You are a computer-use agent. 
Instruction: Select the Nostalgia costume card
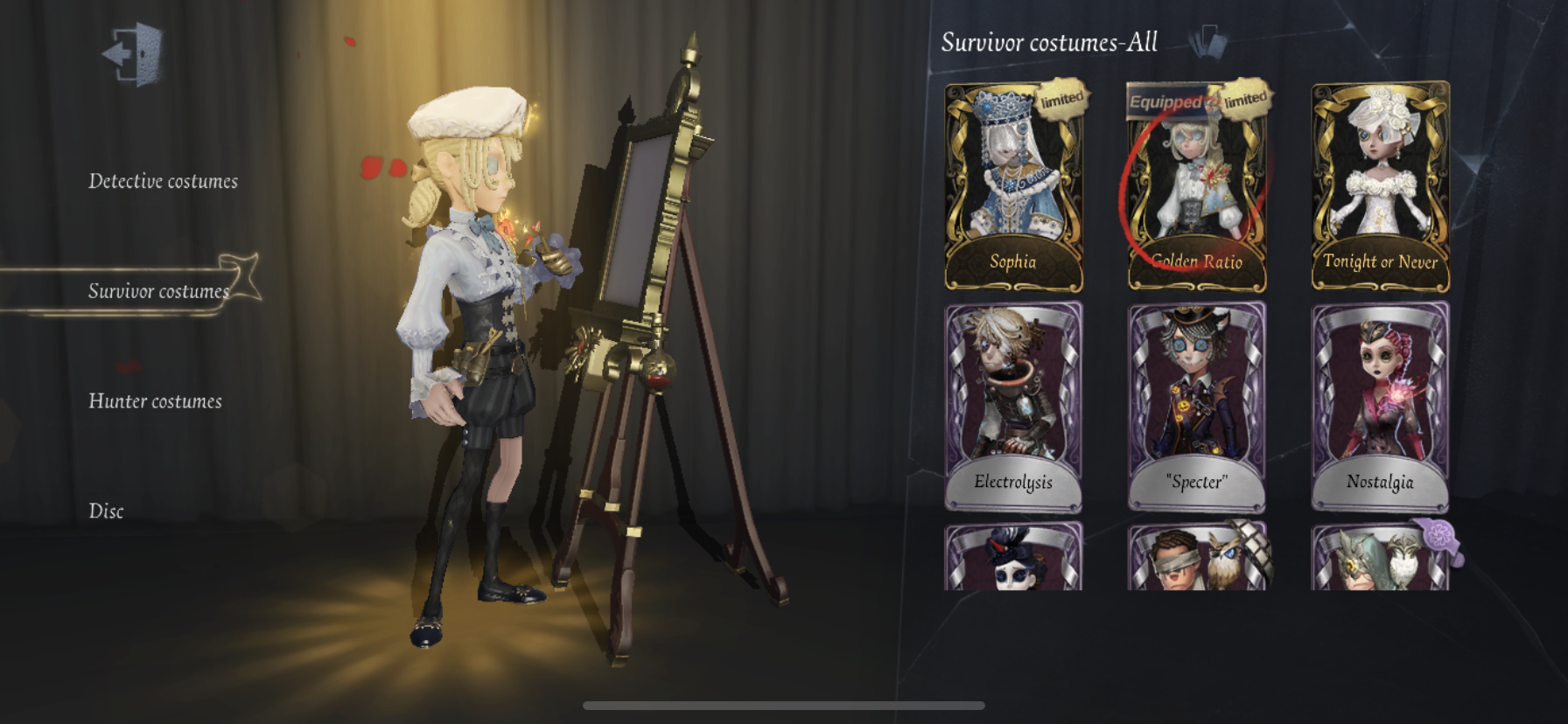[x=1380, y=407]
